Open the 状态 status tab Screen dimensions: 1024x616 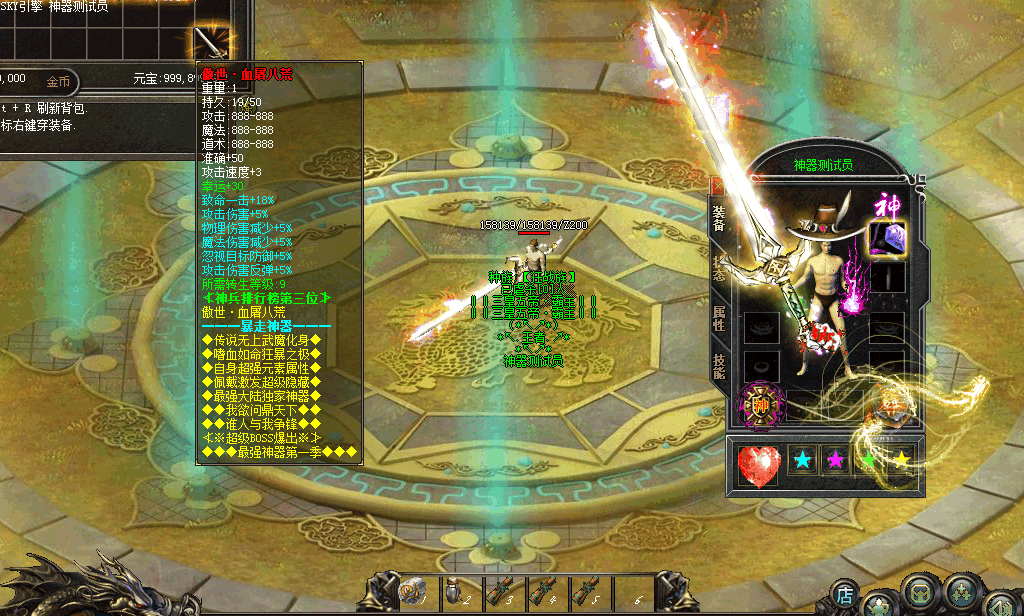coord(718,267)
